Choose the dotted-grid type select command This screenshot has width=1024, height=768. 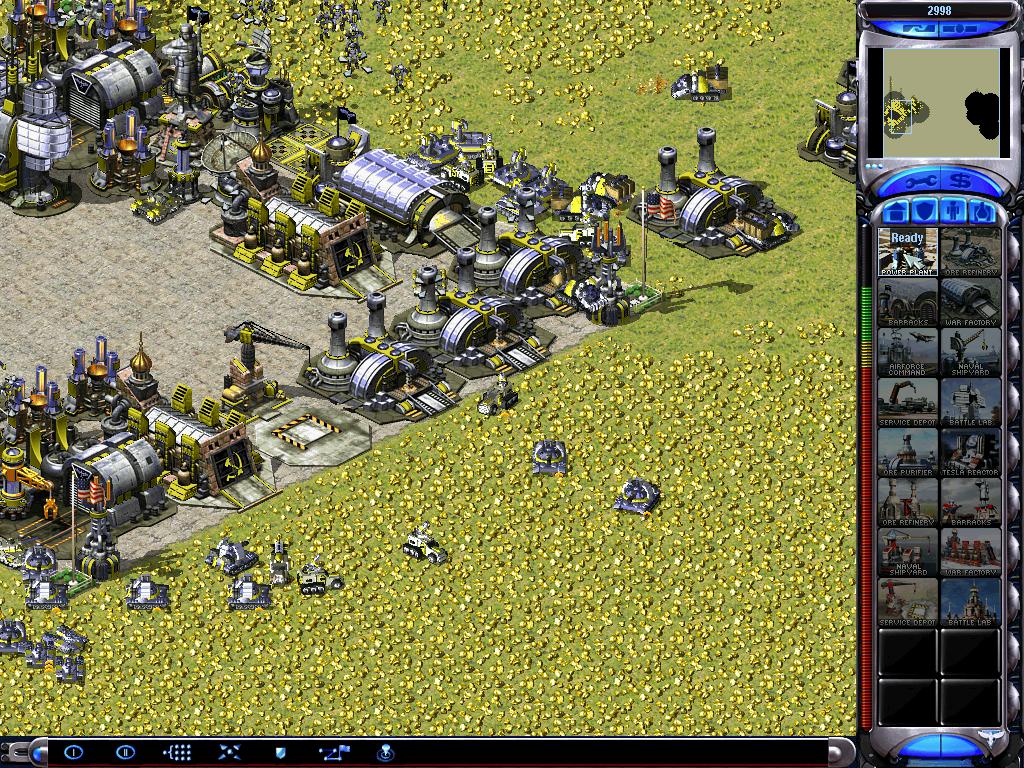tap(177, 752)
